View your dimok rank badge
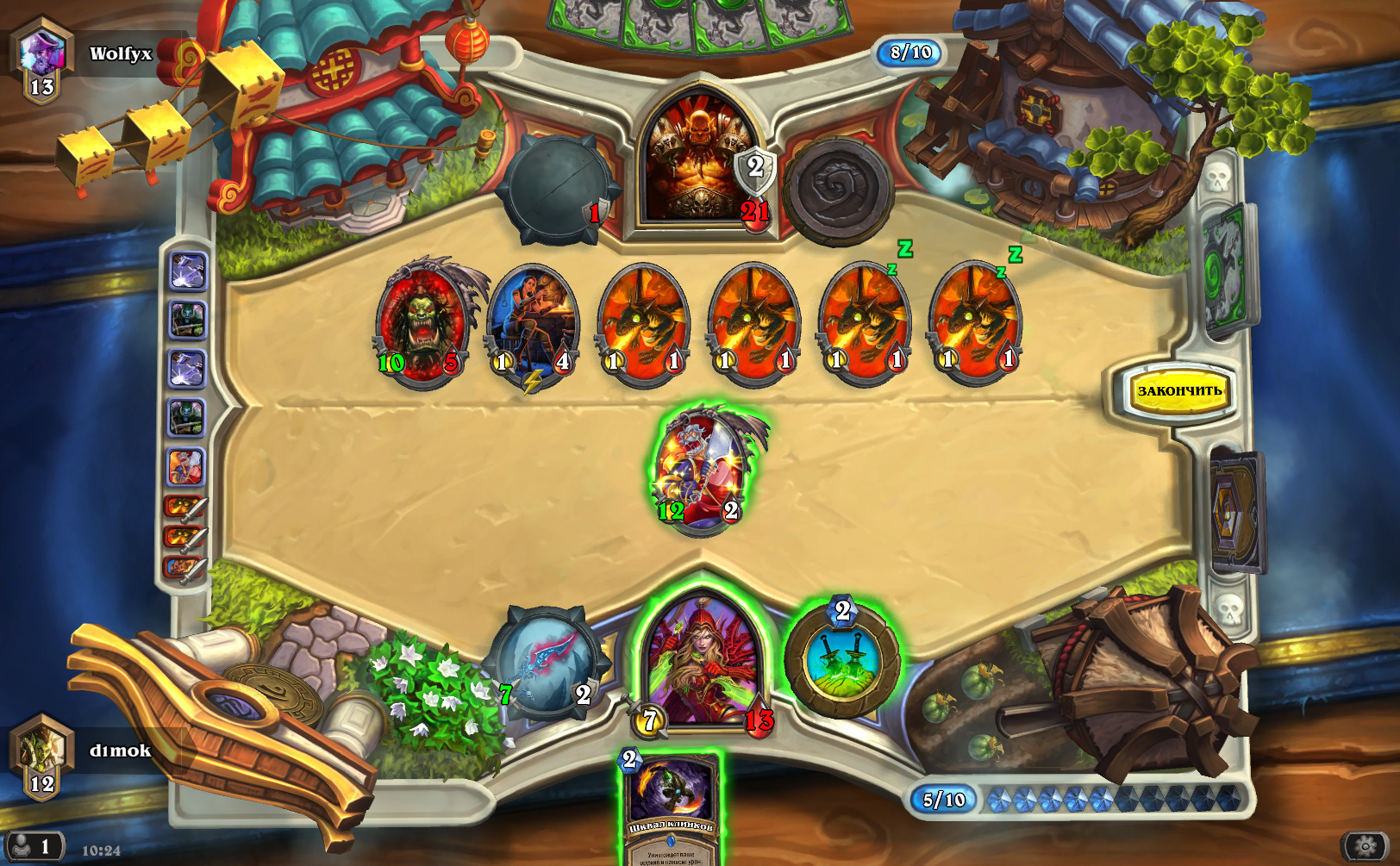Viewport: 1400px width, 866px height. [41, 758]
